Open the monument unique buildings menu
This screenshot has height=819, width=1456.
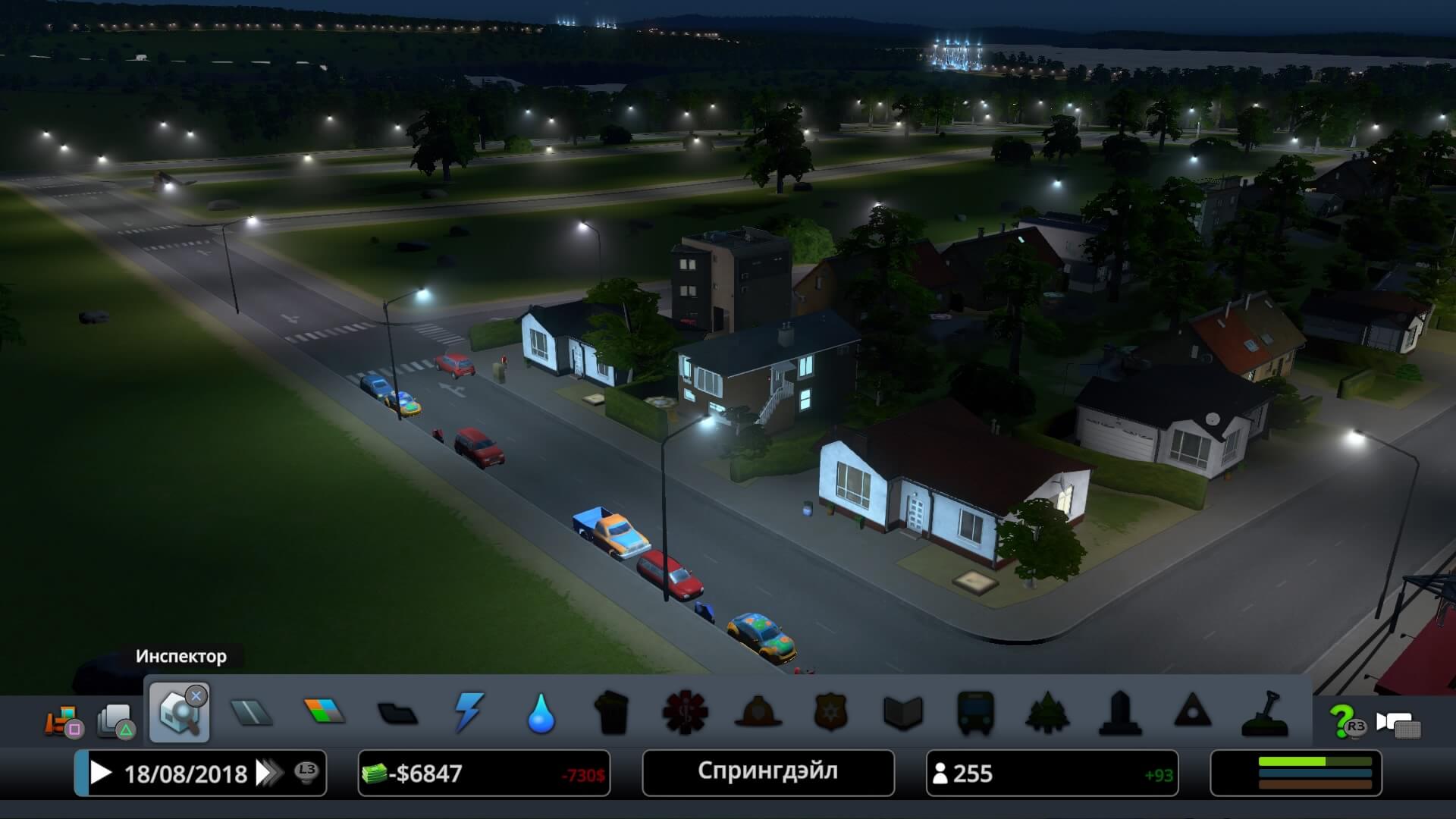click(x=1120, y=713)
